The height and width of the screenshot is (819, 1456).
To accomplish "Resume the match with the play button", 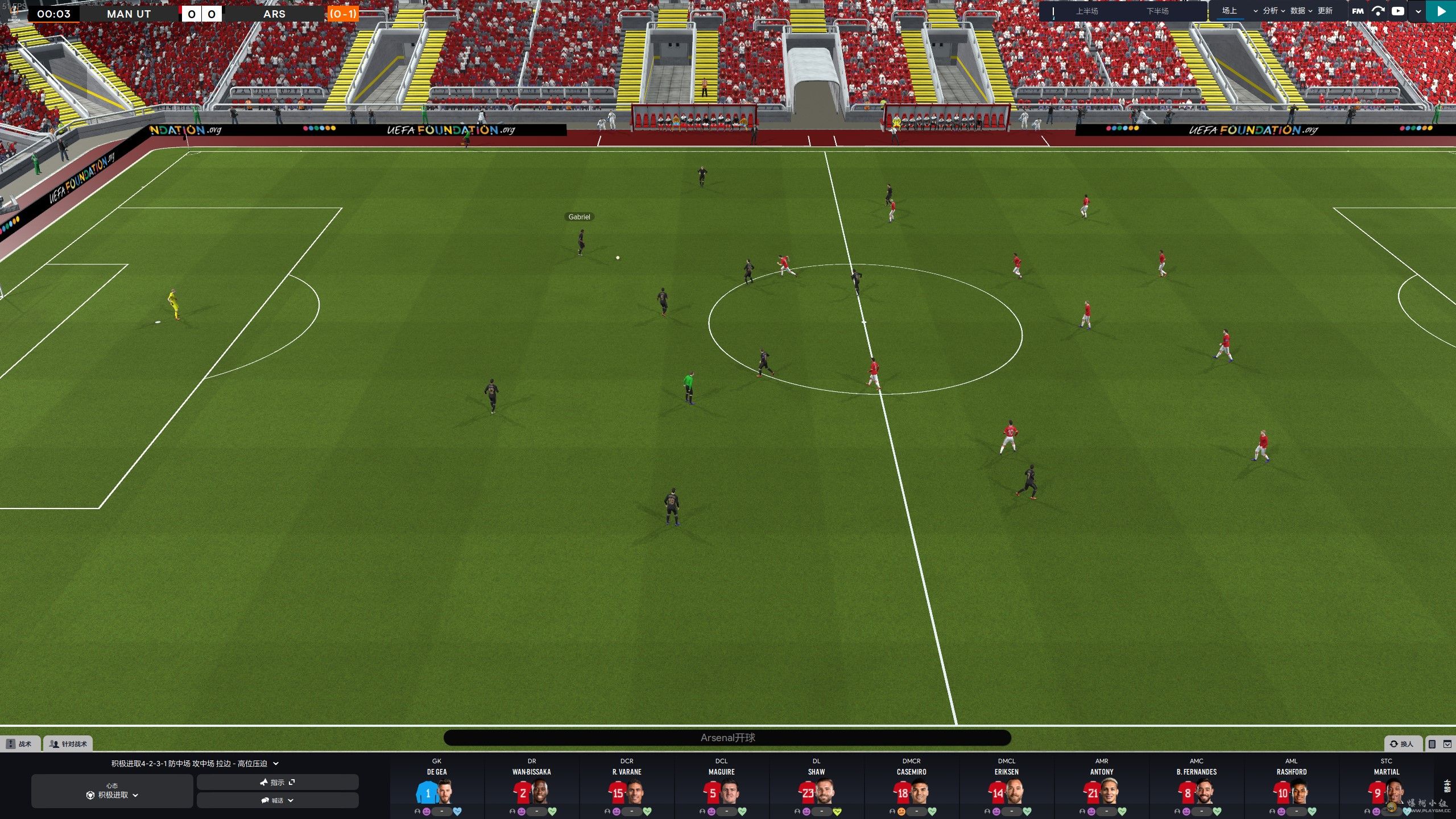I will (x=1441, y=11).
